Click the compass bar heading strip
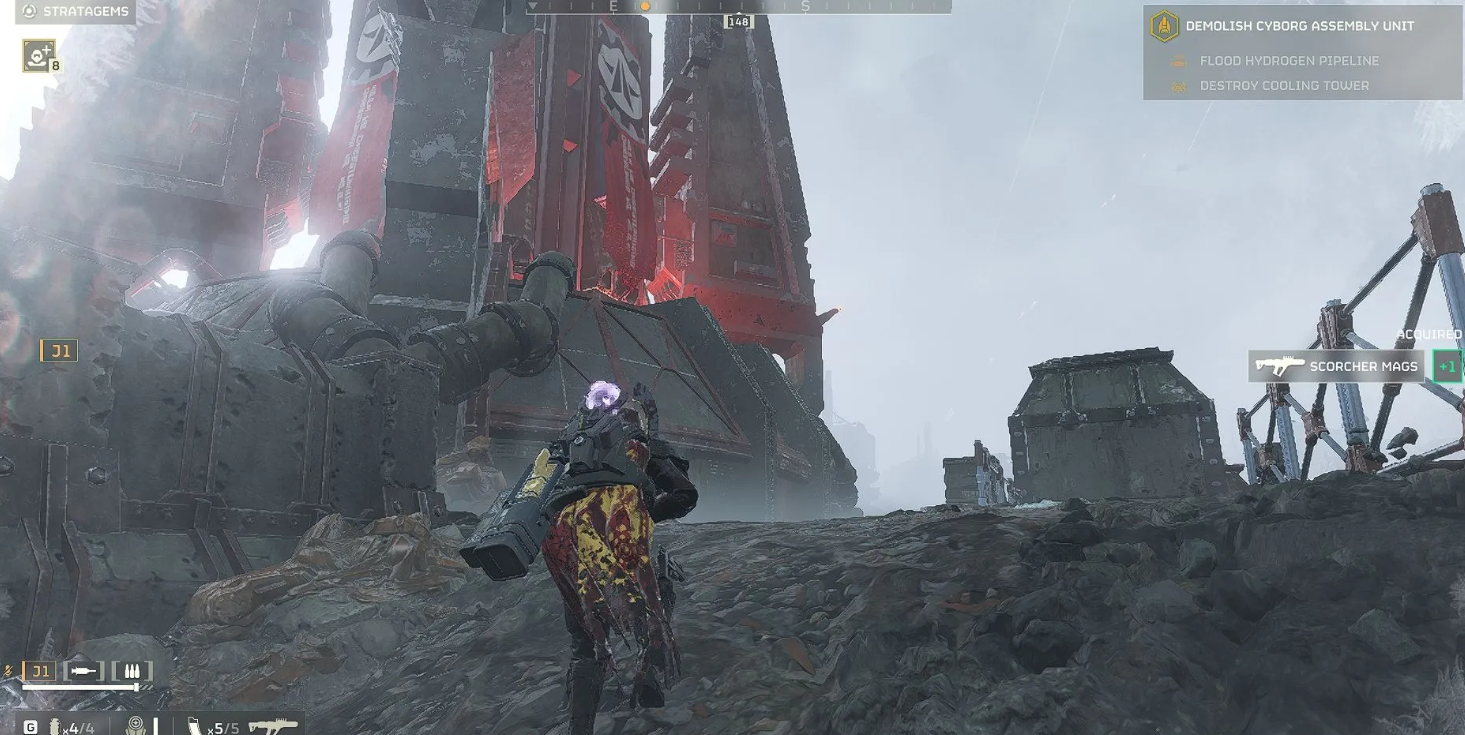This screenshot has height=735, width=1465. (738, 6)
